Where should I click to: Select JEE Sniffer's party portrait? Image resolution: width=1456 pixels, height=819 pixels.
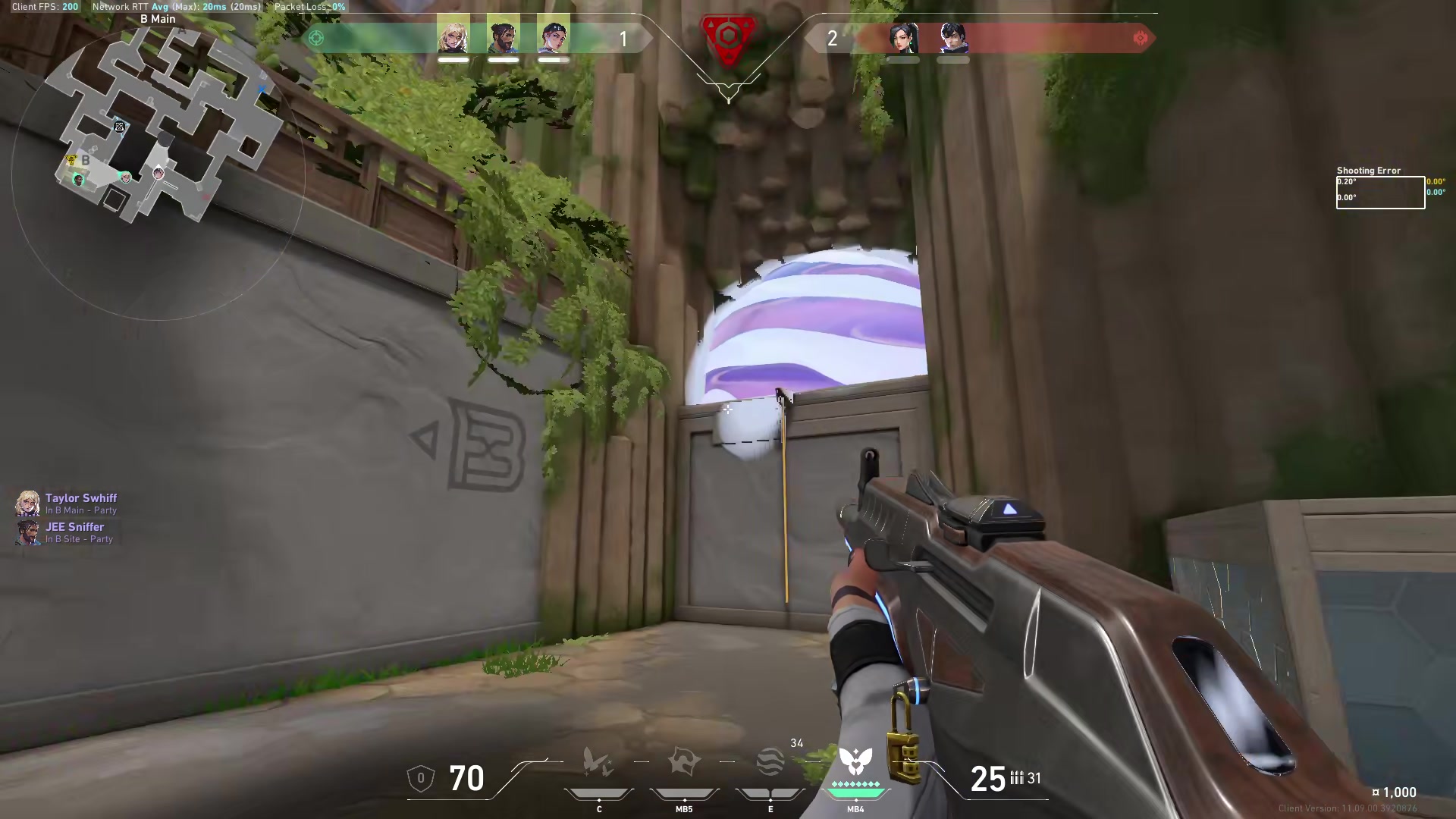click(28, 532)
